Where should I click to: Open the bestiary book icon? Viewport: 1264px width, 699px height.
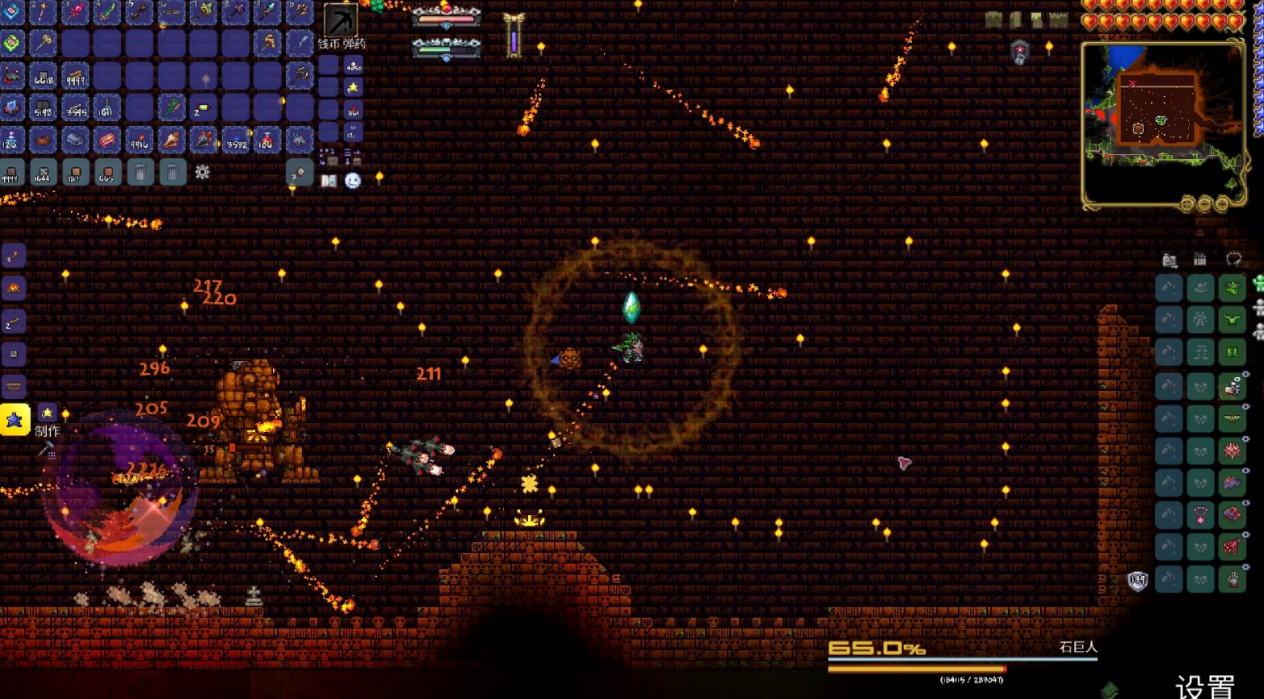[x=329, y=181]
